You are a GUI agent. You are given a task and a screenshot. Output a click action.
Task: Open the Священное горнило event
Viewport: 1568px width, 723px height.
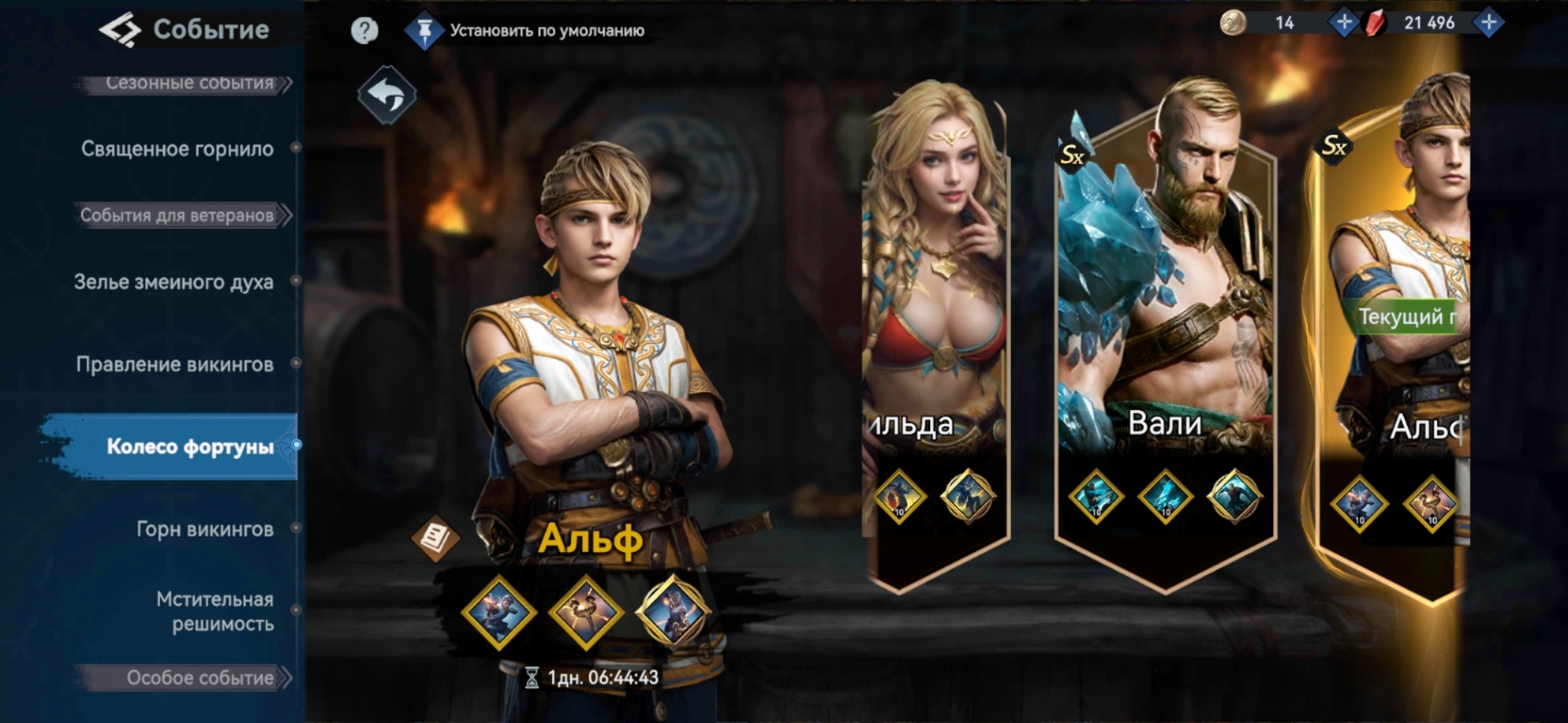click(177, 149)
